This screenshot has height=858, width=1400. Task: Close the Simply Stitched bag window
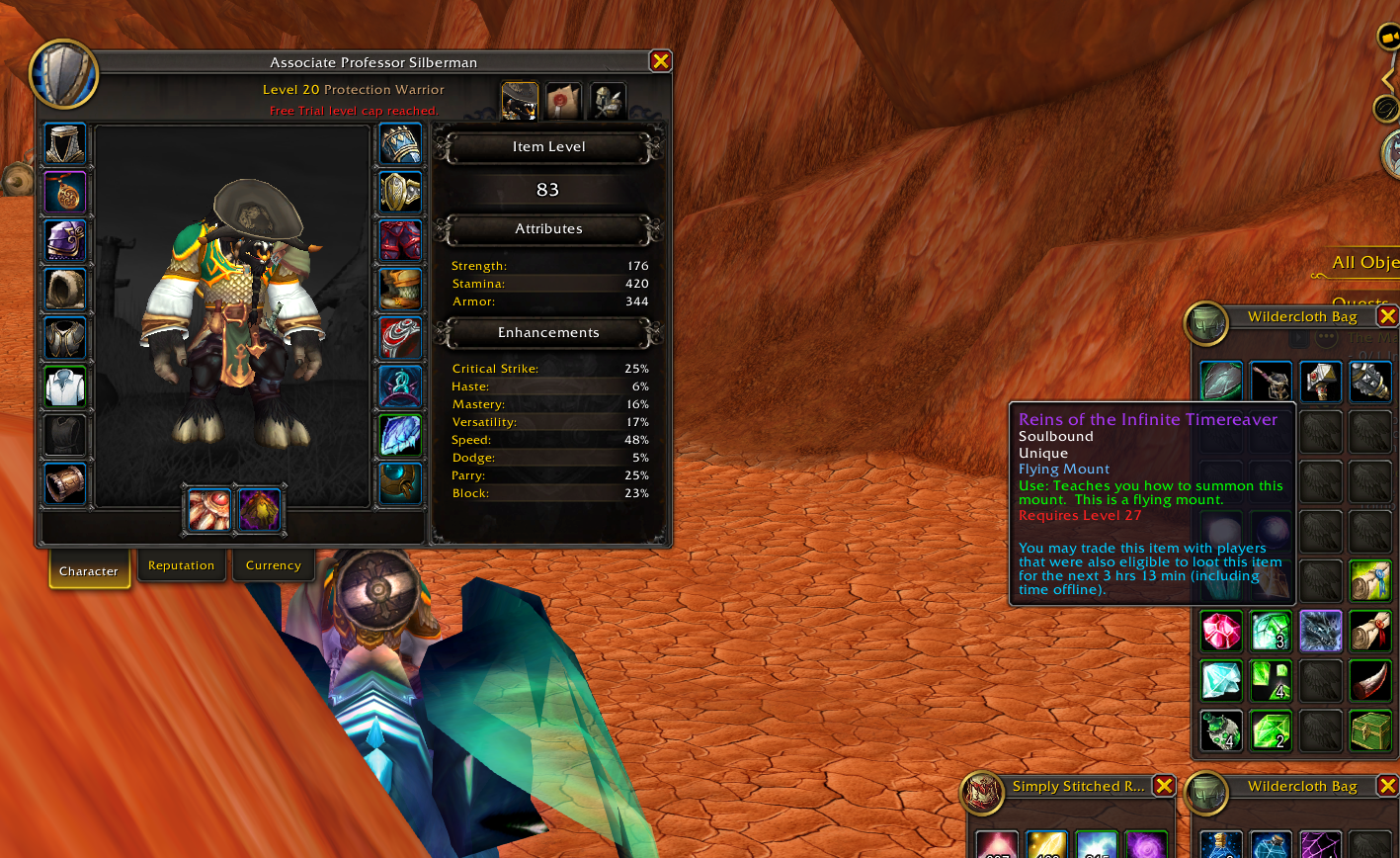click(1164, 786)
